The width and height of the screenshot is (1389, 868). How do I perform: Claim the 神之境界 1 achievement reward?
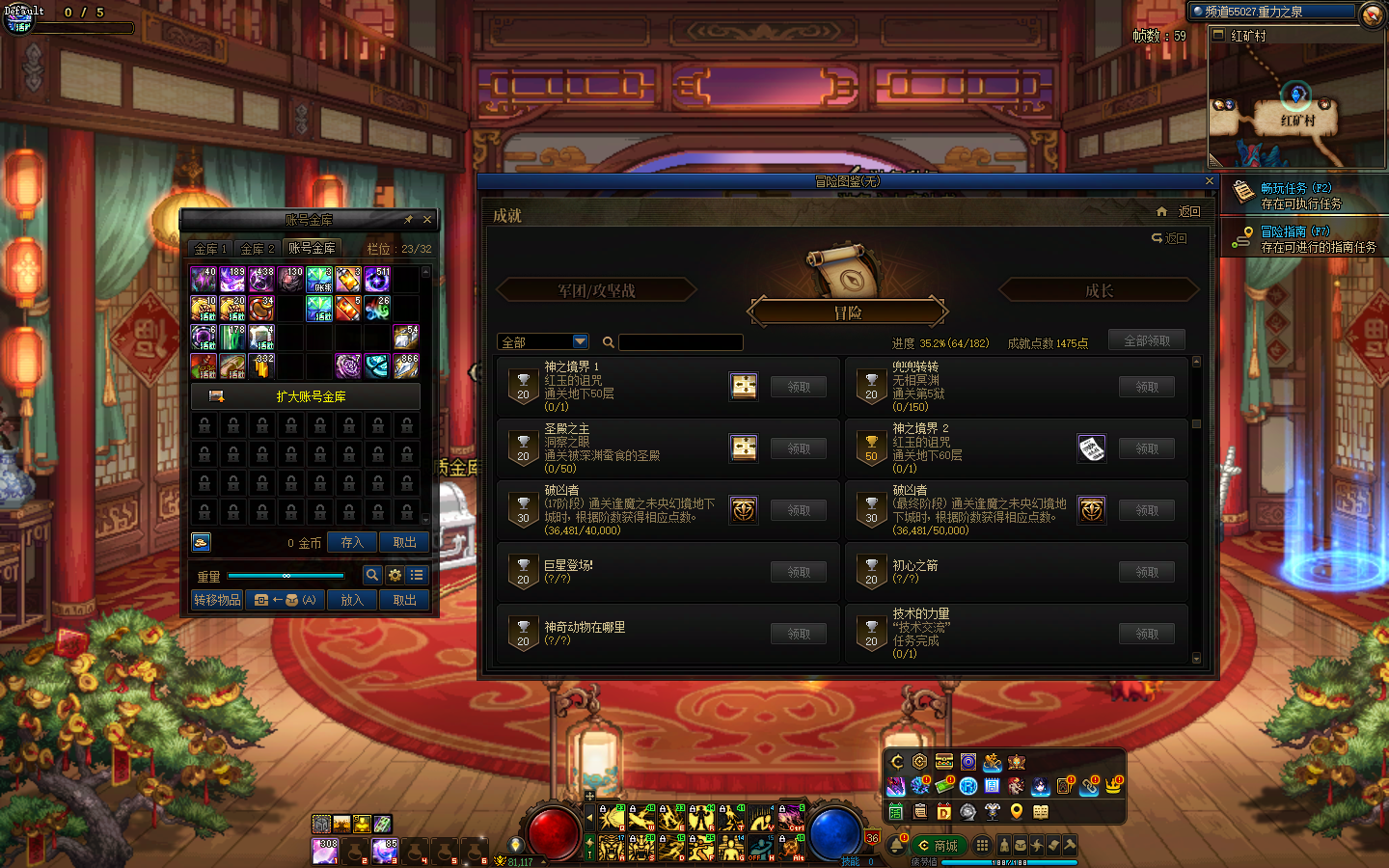click(x=798, y=387)
